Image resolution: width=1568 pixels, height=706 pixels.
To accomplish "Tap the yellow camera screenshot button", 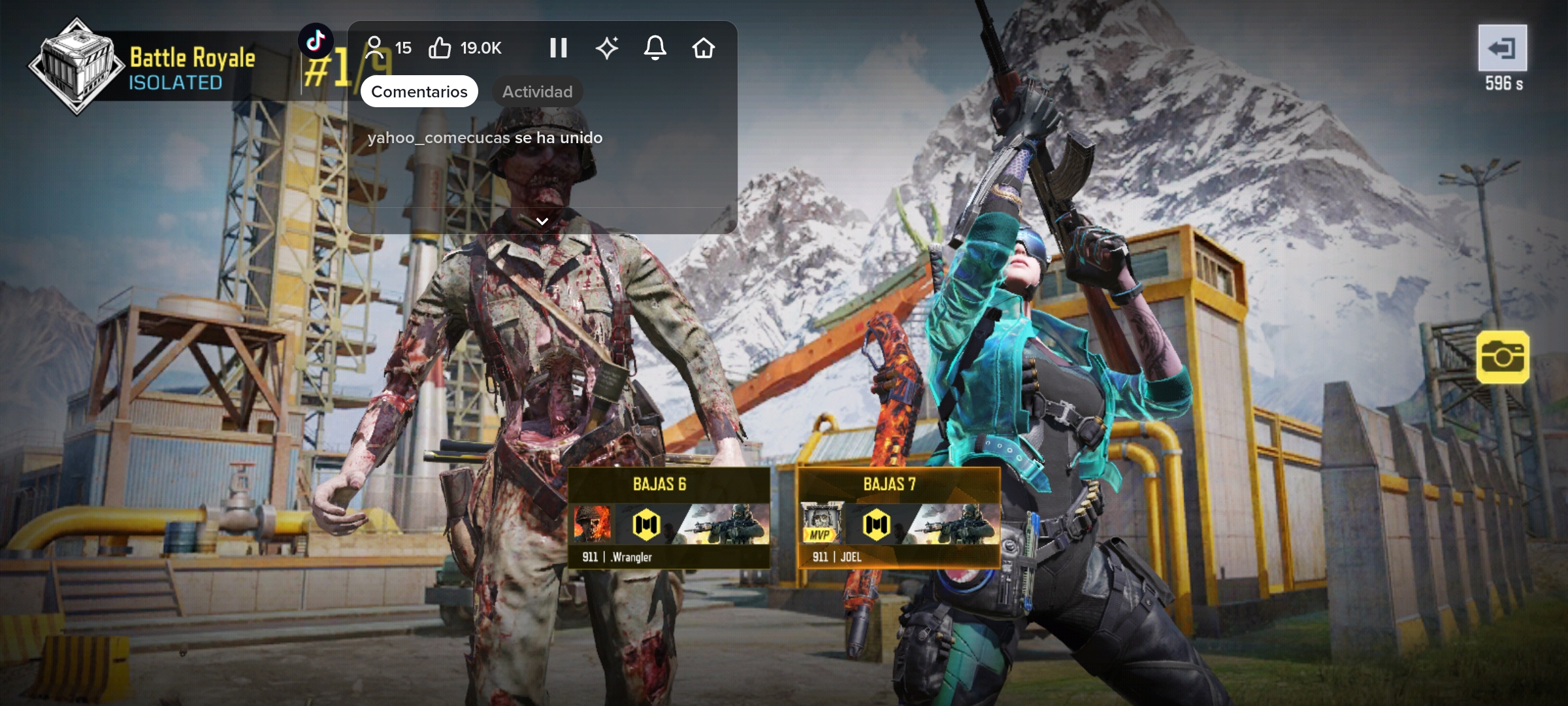I will pyautogui.click(x=1502, y=357).
